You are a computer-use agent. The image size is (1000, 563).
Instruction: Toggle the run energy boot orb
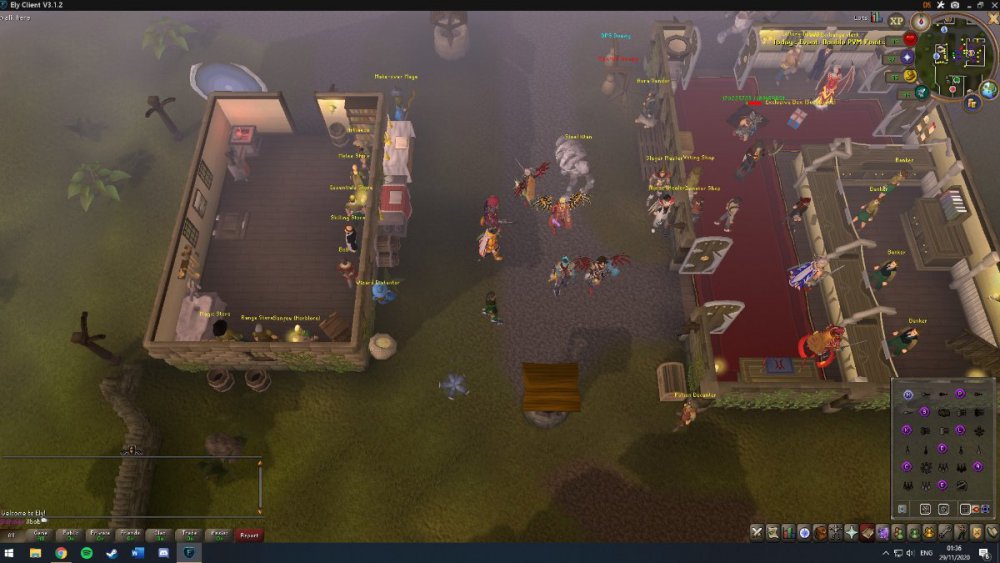tap(911, 76)
